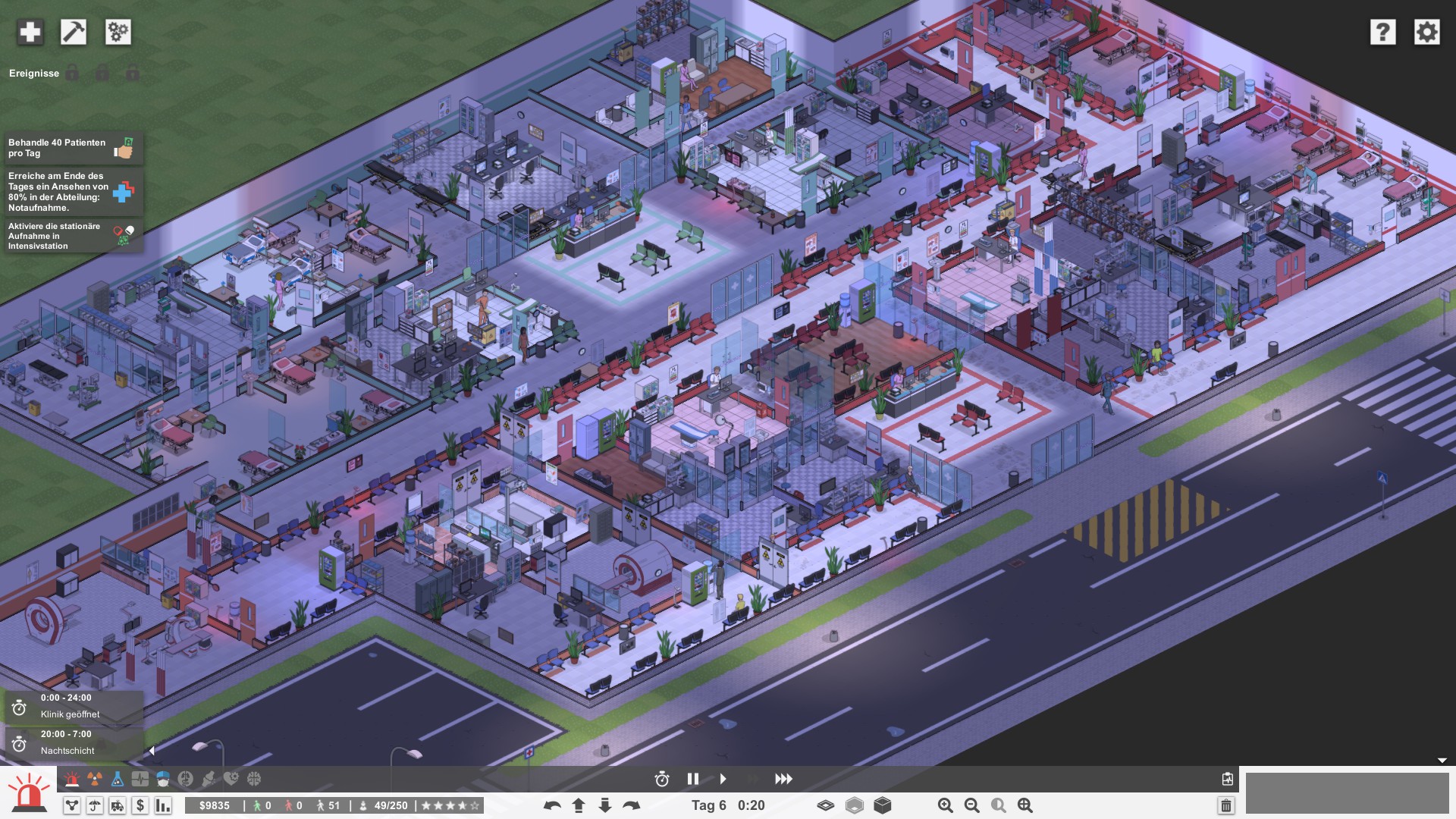Open management mode via gears icon
Viewport: 1456px width, 819px height.
[x=118, y=33]
